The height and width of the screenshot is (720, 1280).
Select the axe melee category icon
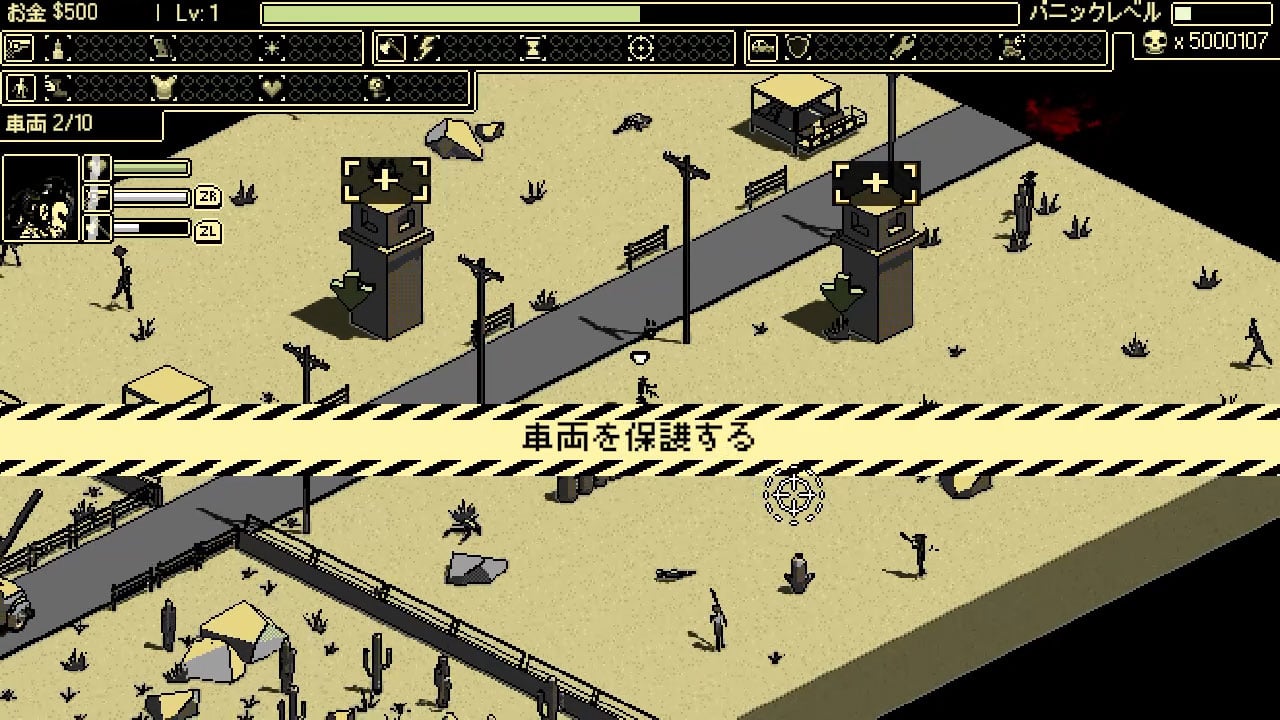[391, 48]
